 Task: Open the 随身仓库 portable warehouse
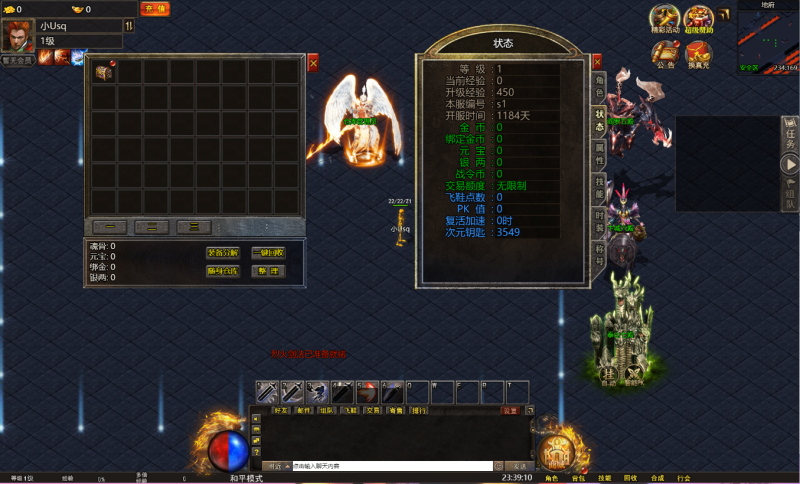[x=223, y=271]
